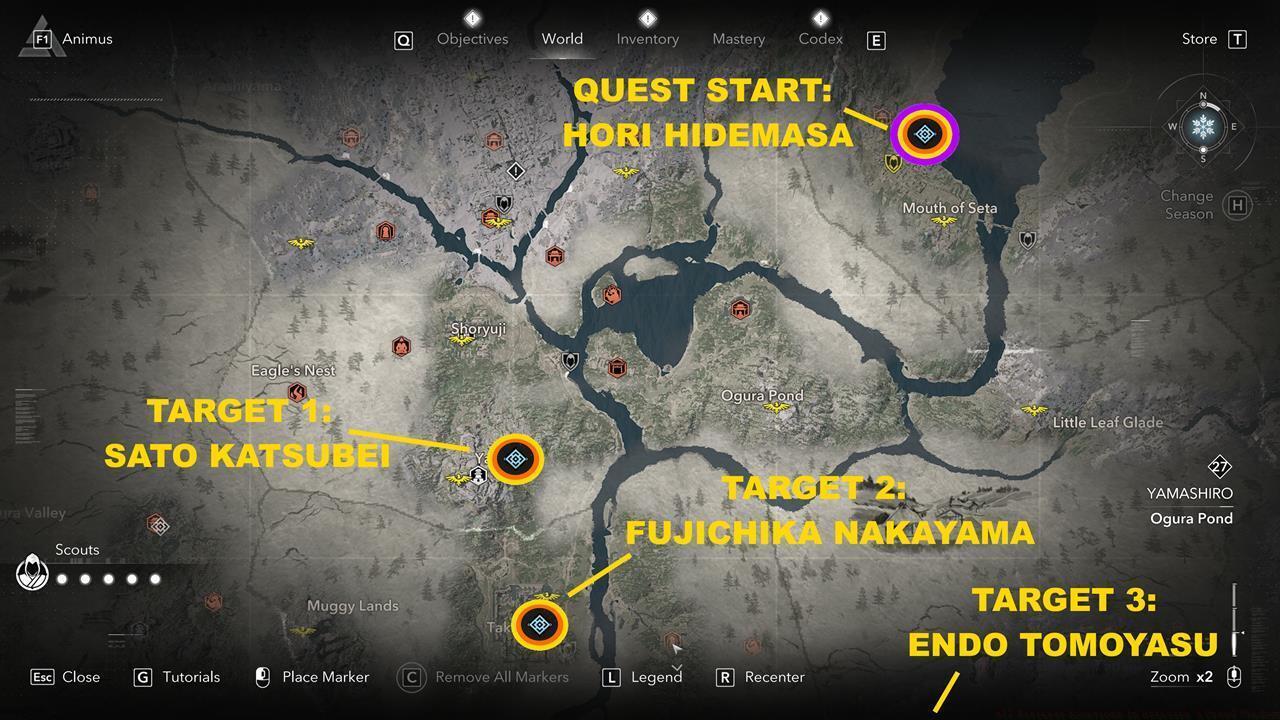This screenshot has height=720, width=1280.
Task: Switch to the Inventory tab
Action: pyautogui.click(x=647, y=39)
